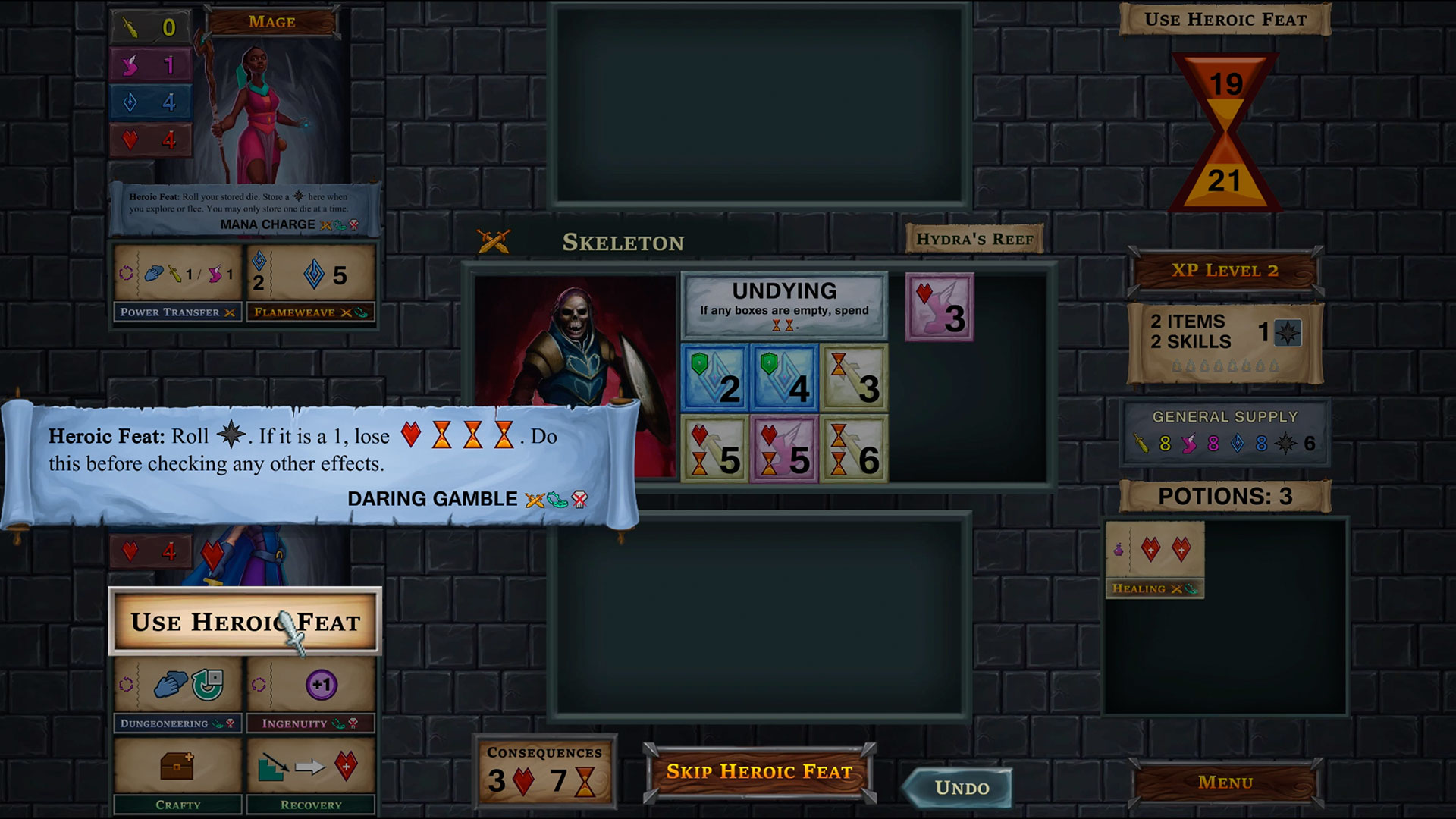Click the green shield box showing 2

click(714, 379)
